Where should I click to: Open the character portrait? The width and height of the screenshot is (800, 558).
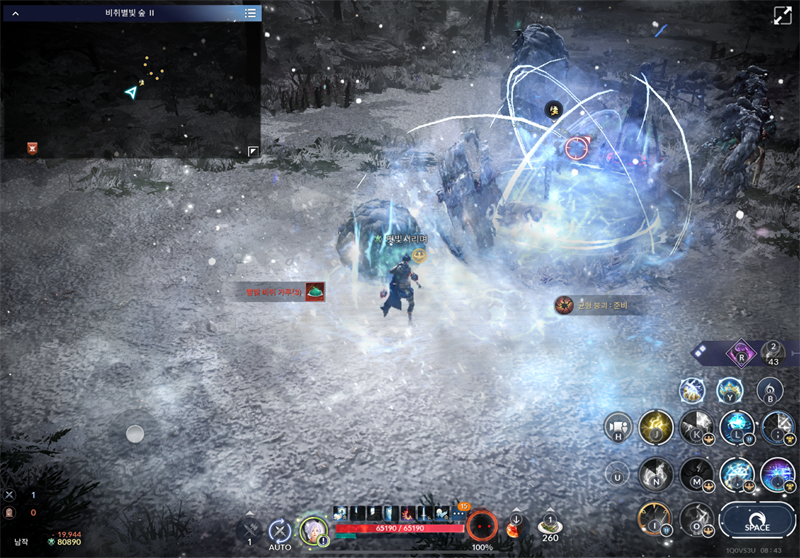click(314, 530)
